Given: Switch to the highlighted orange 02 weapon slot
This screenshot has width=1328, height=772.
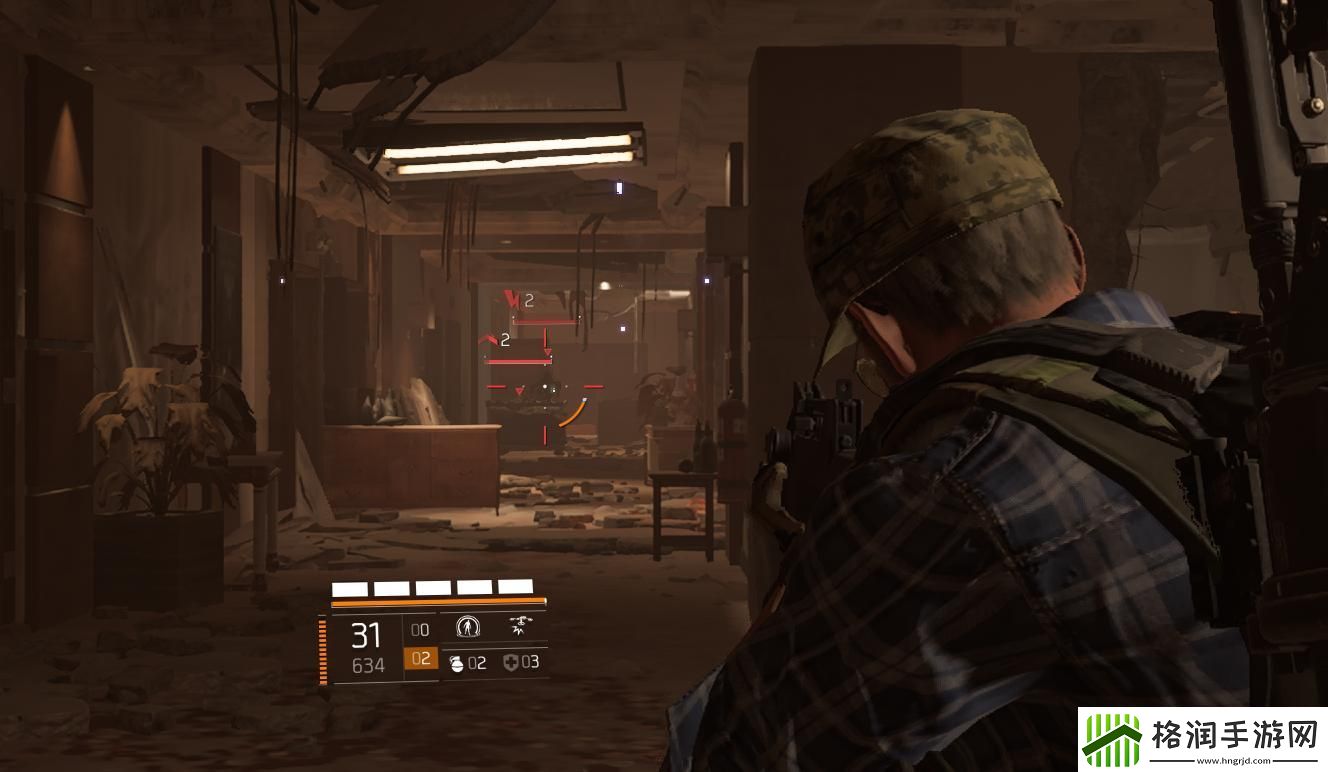Looking at the screenshot, I should pos(420,659).
